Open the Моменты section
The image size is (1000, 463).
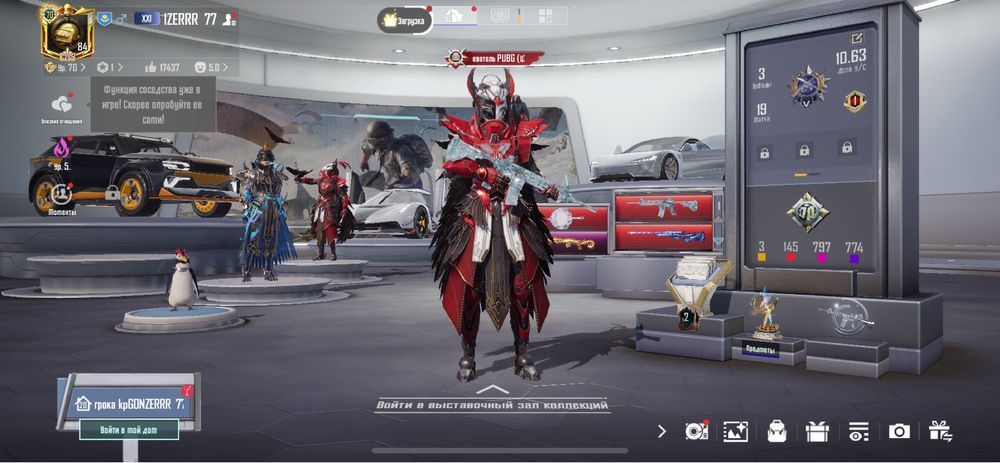(62, 195)
